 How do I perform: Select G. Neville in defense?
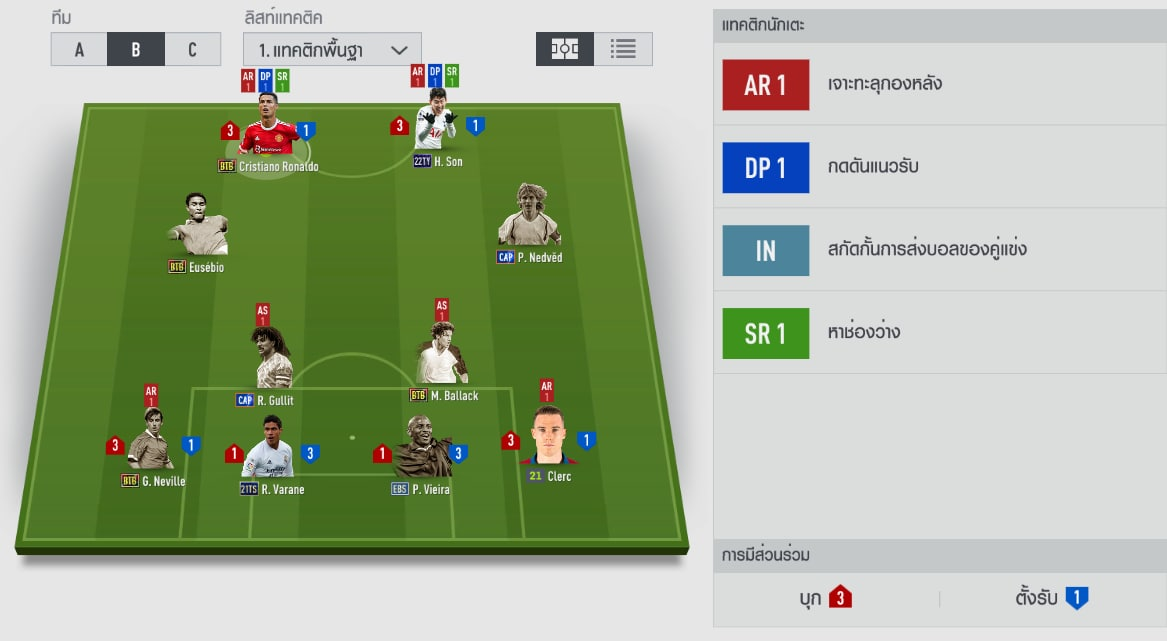click(151, 441)
